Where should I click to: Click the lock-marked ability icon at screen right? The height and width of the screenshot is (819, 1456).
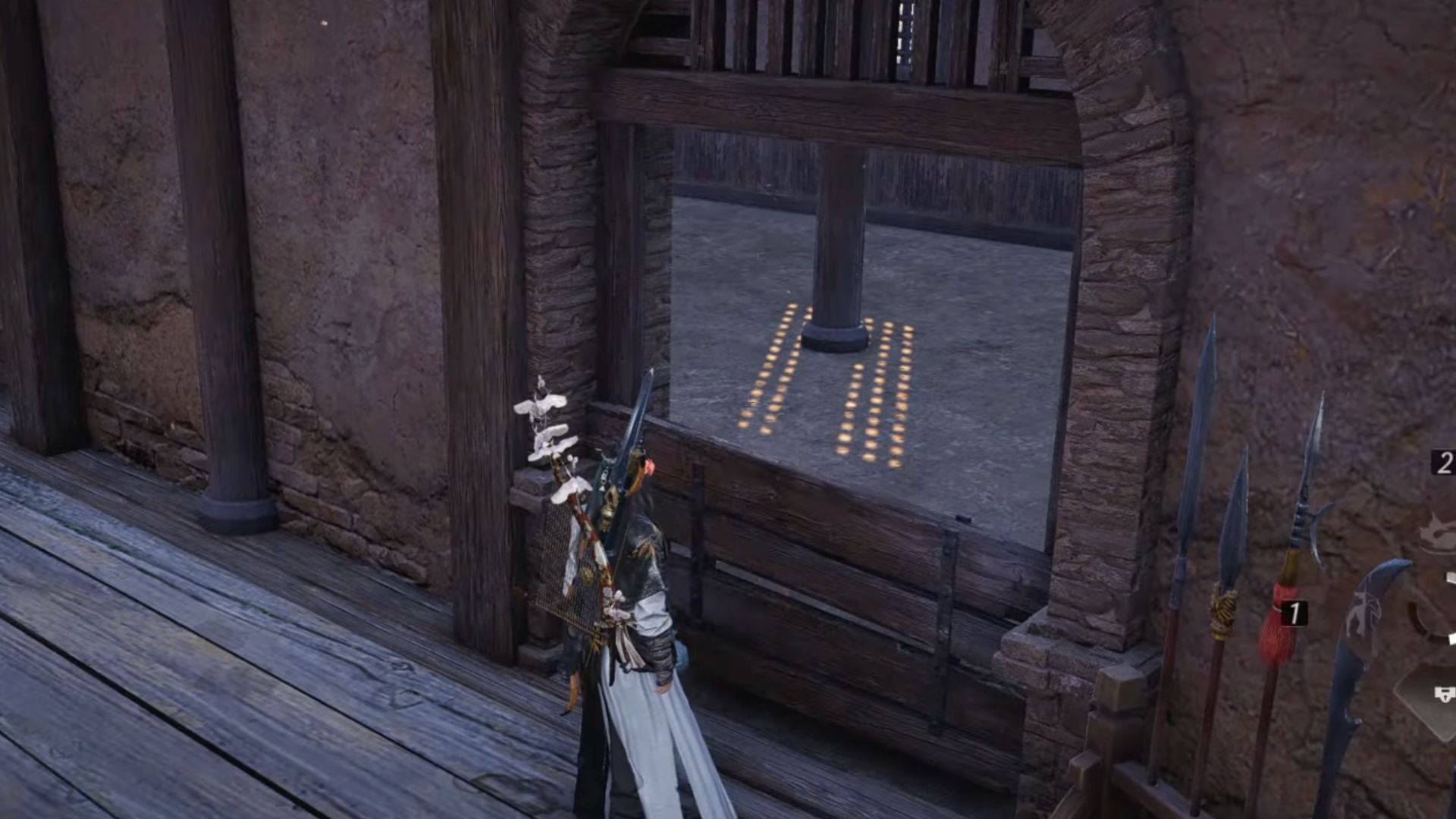[x=1445, y=692]
